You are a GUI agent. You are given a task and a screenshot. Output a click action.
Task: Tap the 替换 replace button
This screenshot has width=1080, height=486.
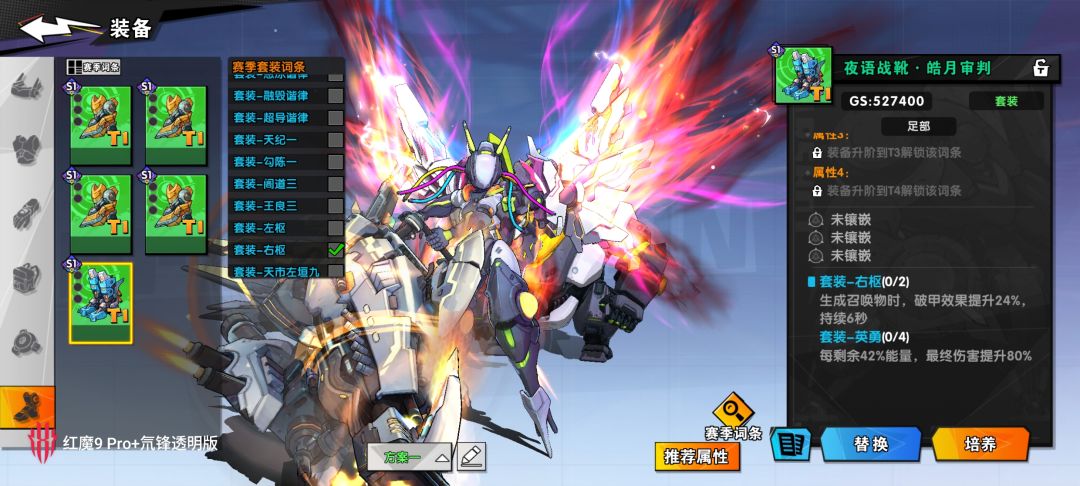coord(870,444)
